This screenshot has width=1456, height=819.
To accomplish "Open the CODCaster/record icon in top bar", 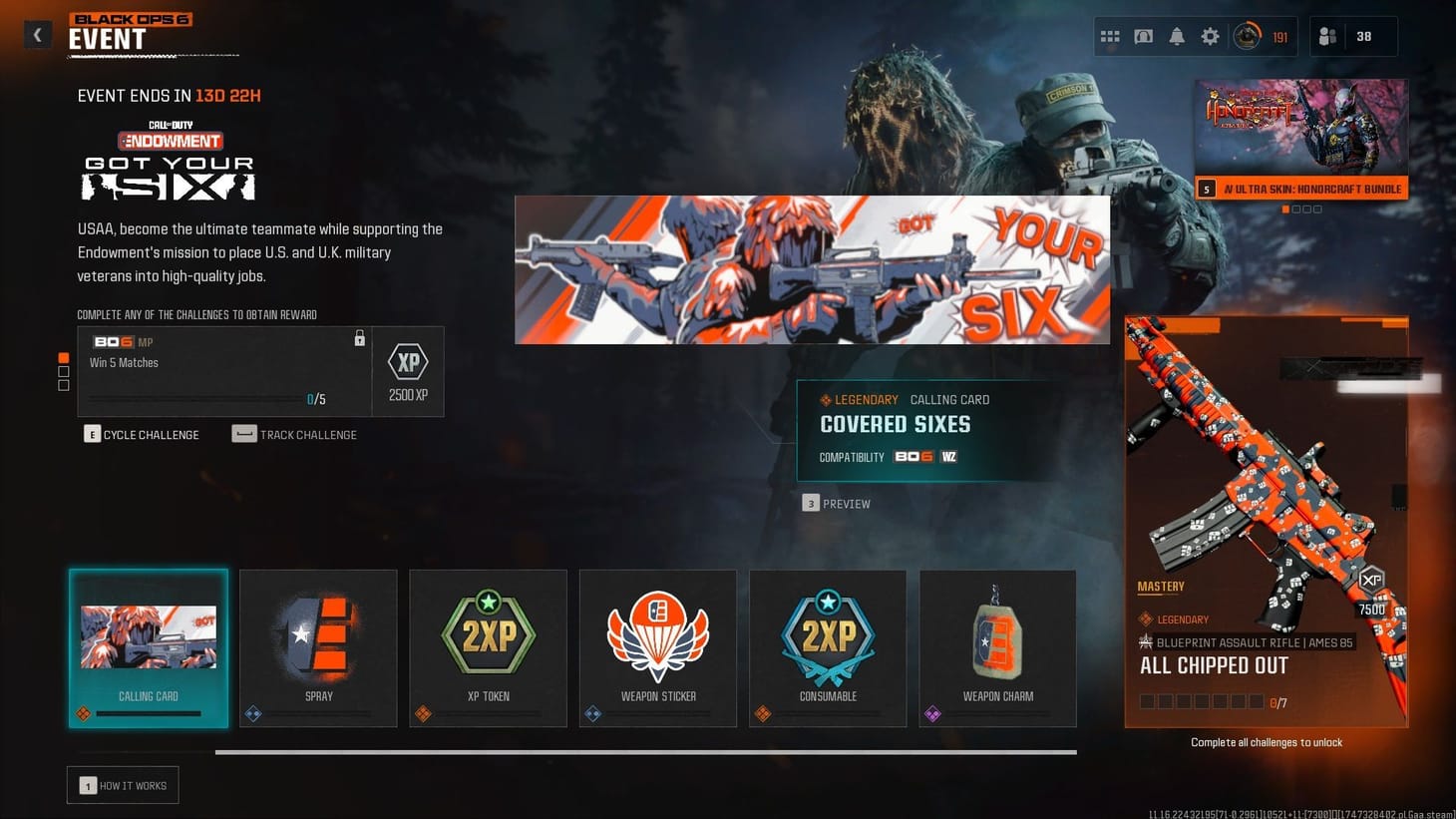I will (x=1143, y=36).
